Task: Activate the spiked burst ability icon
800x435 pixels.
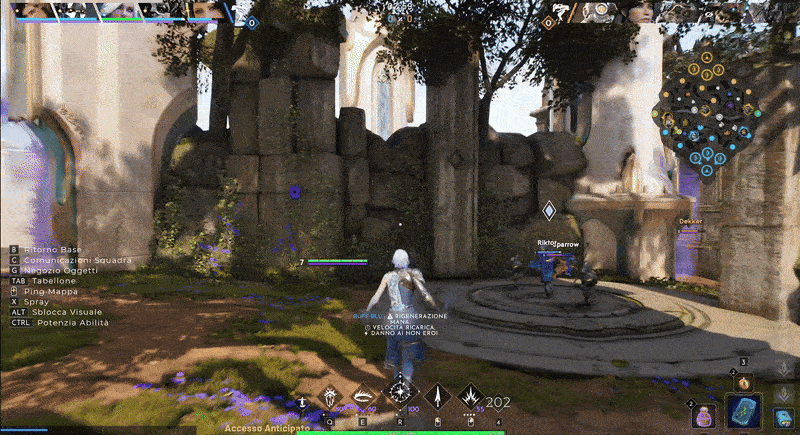Action: 470,397
